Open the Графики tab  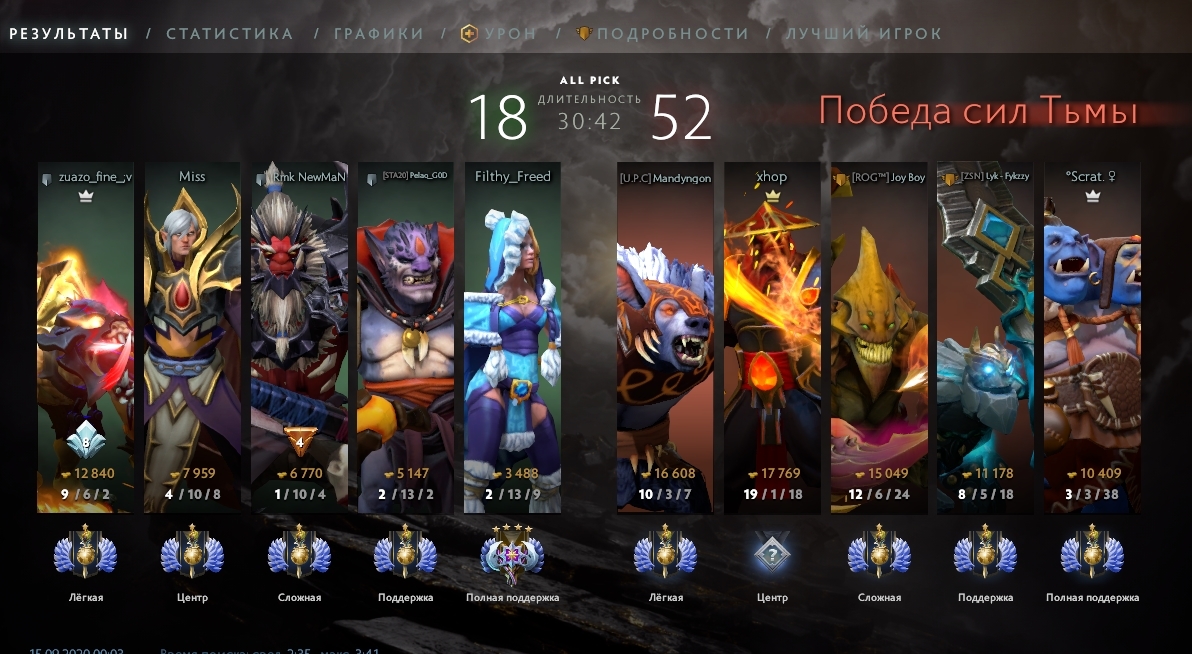point(379,34)
